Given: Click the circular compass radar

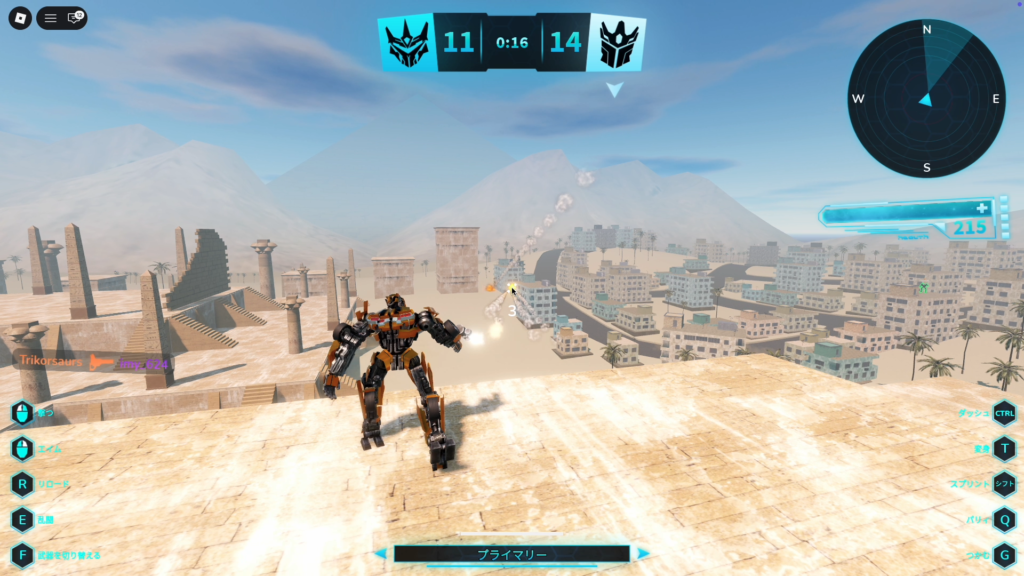Looking at the screenshot, I should coord(926,98).
